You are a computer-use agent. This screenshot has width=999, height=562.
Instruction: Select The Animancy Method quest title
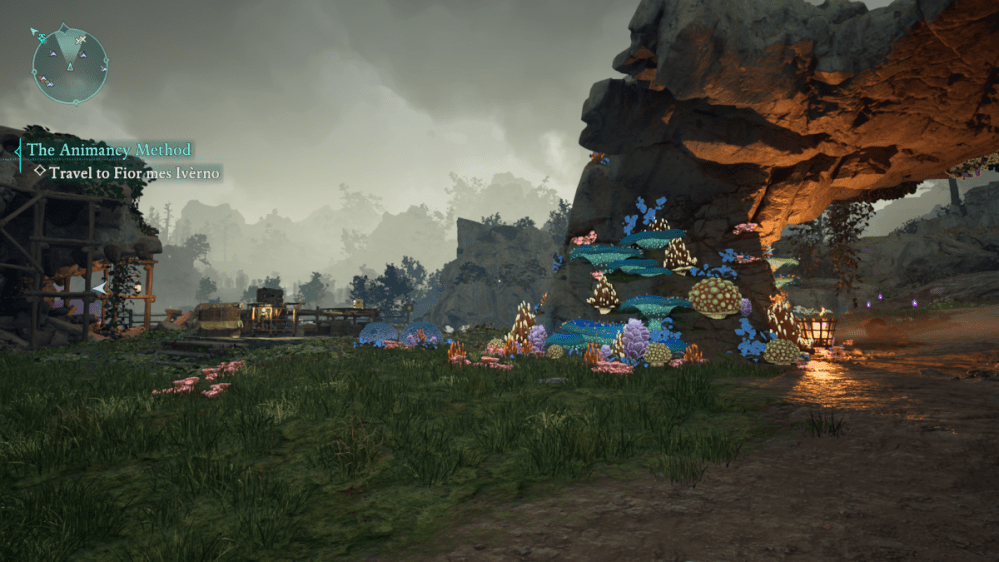(109, 150)
